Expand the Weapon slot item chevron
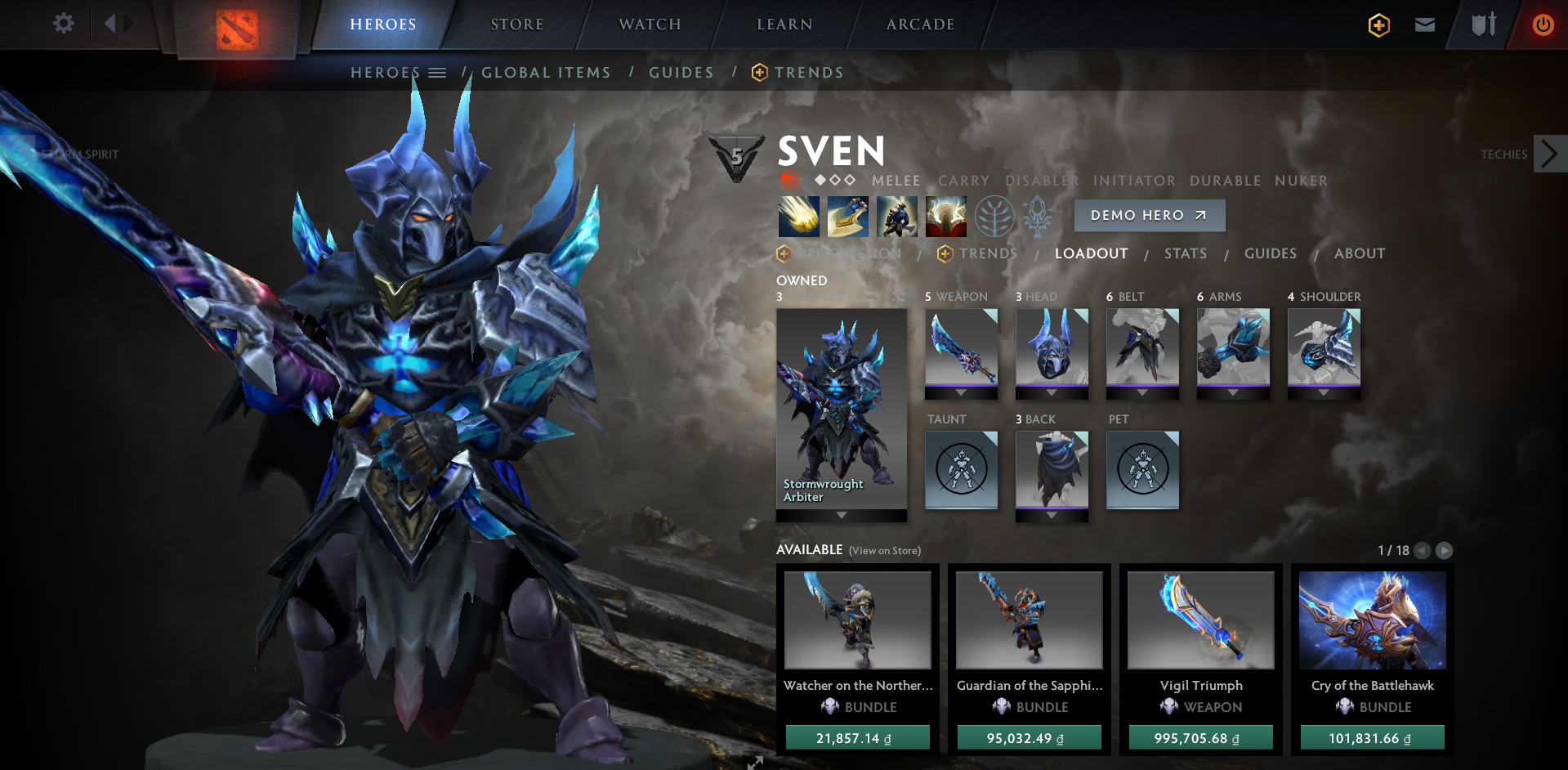This screenshot has width=1568, height=770. click(961, 392)
